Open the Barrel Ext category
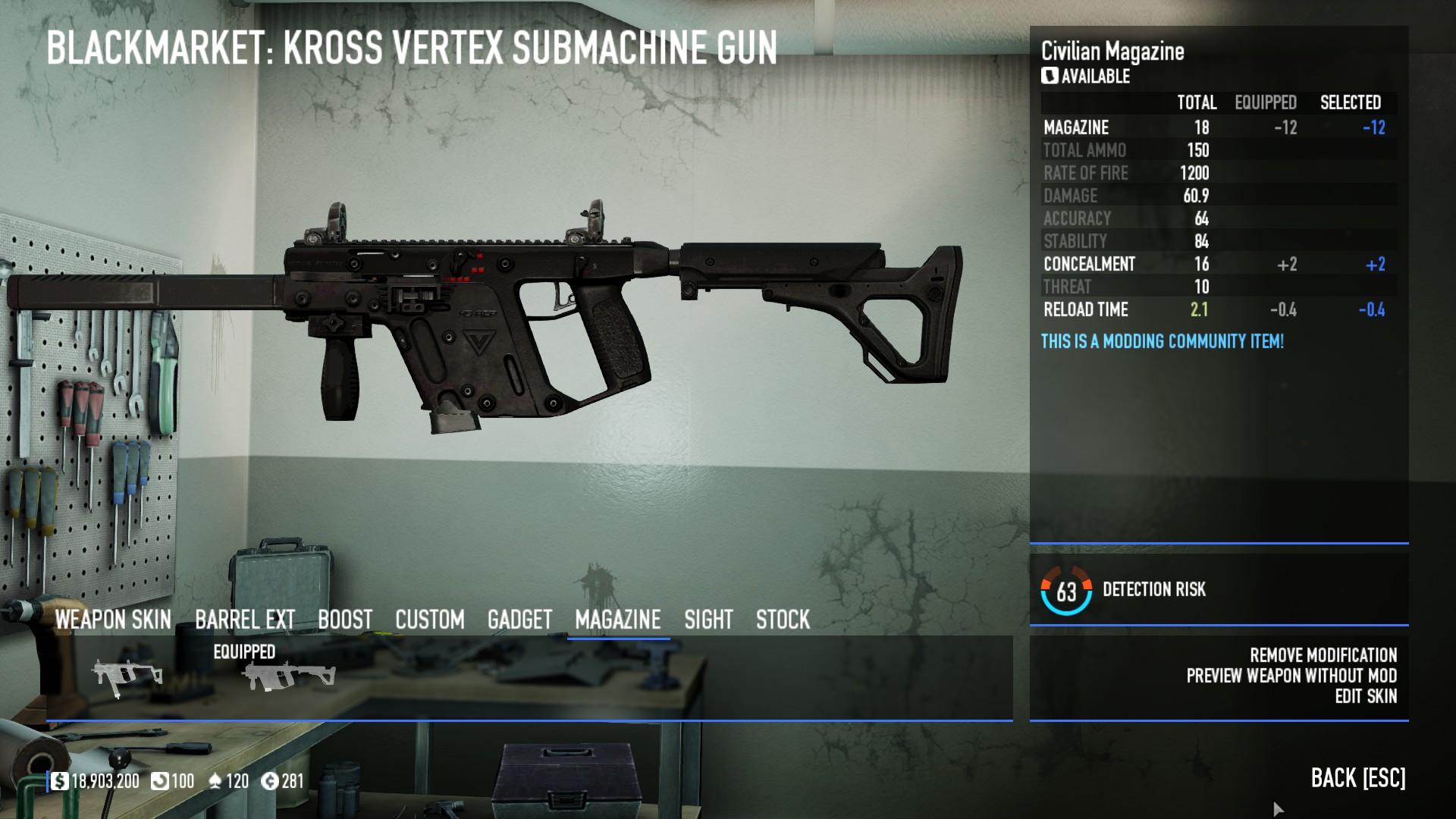The width and height of the screenshot is (1456, 819). (x=244, y=620)
